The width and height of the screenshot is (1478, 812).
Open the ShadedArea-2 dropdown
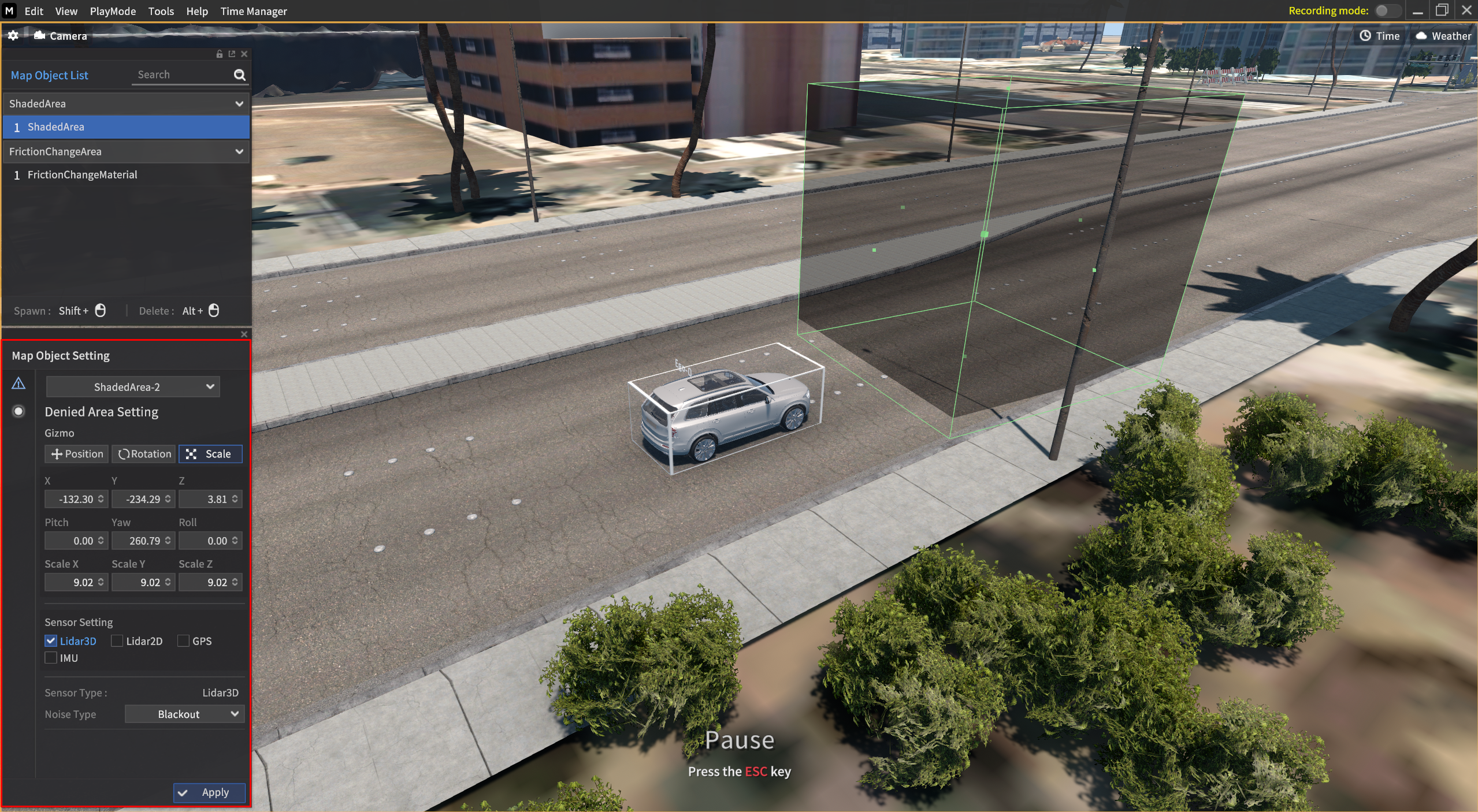(x=133, y=387)
